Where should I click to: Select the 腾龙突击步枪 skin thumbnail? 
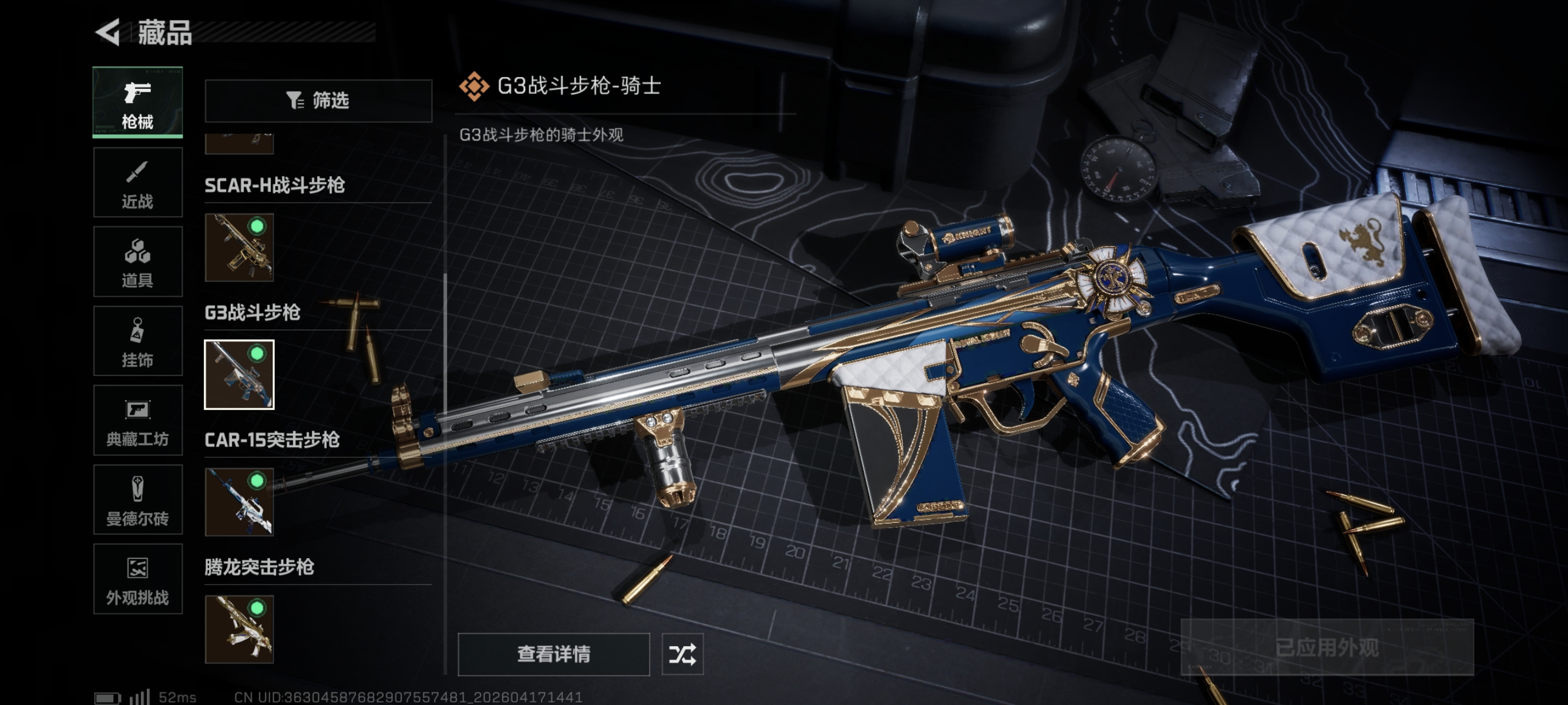point(239,629)
